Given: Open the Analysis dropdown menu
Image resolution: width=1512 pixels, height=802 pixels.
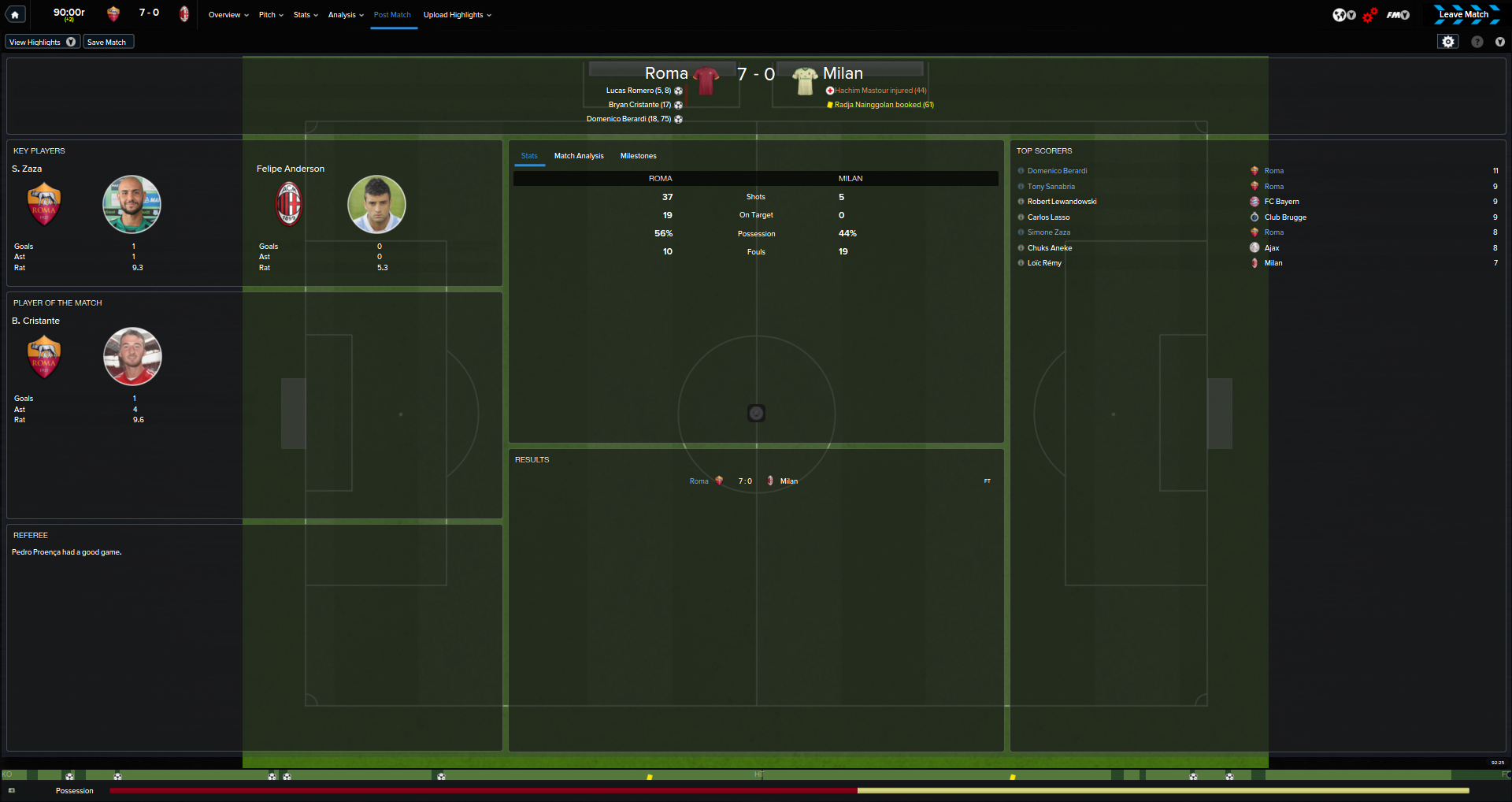Looking at the screenshot, I should tap(346, 15).
